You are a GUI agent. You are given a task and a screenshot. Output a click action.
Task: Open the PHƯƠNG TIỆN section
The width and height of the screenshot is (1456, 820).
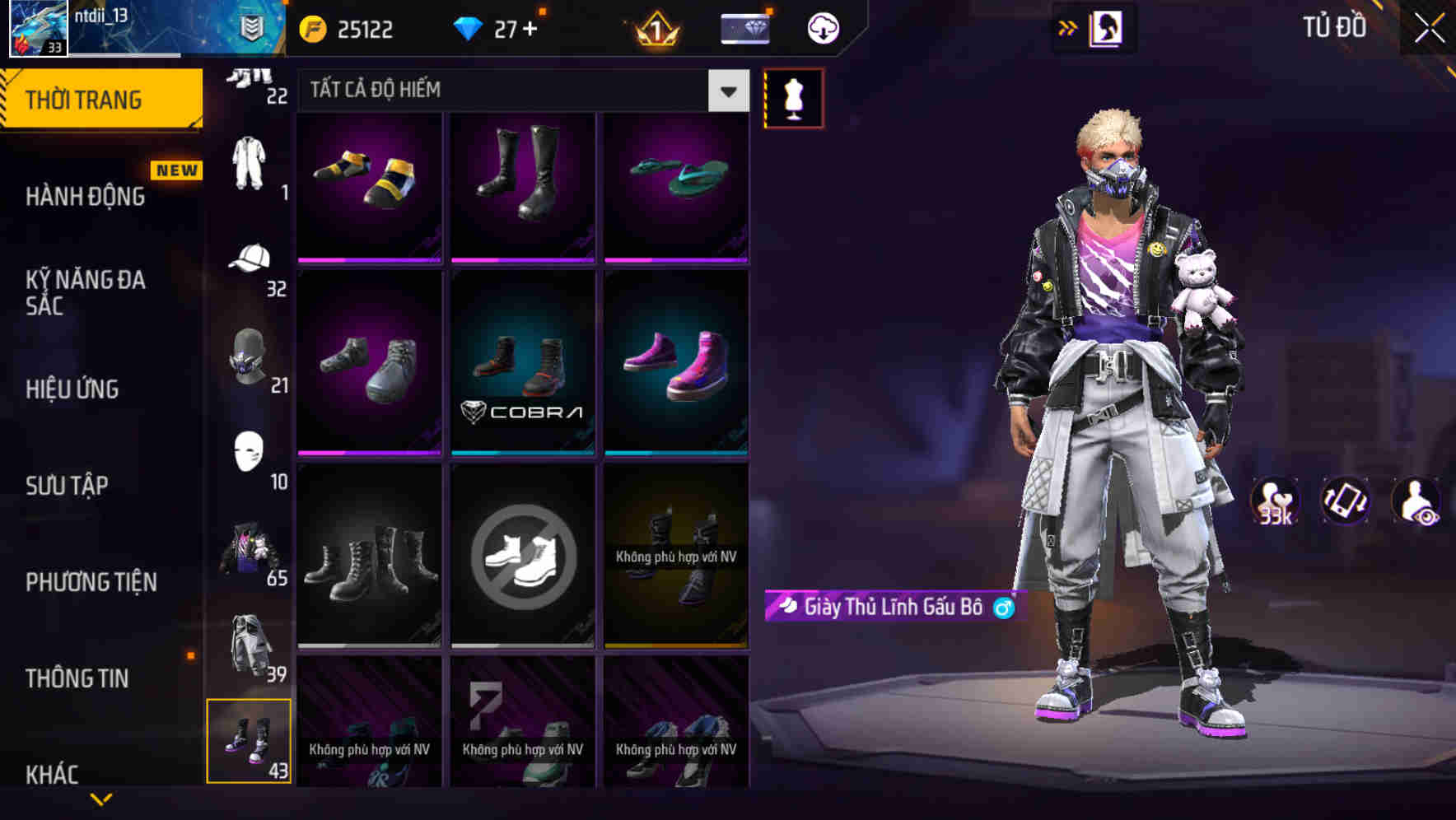point(91,582)
